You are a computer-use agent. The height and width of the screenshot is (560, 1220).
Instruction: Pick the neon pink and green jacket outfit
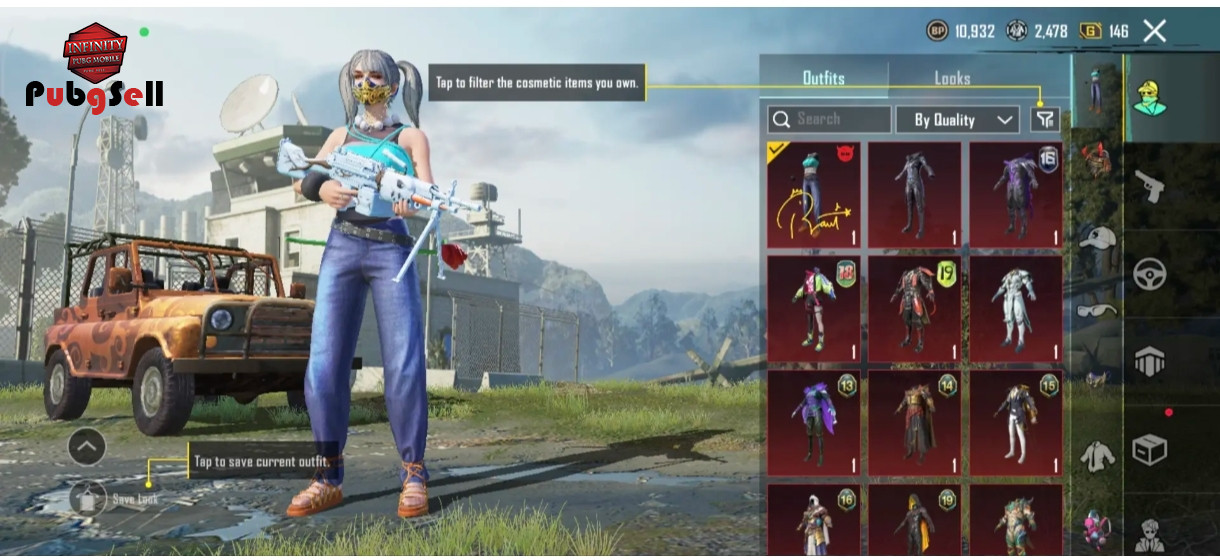point(813,308)
